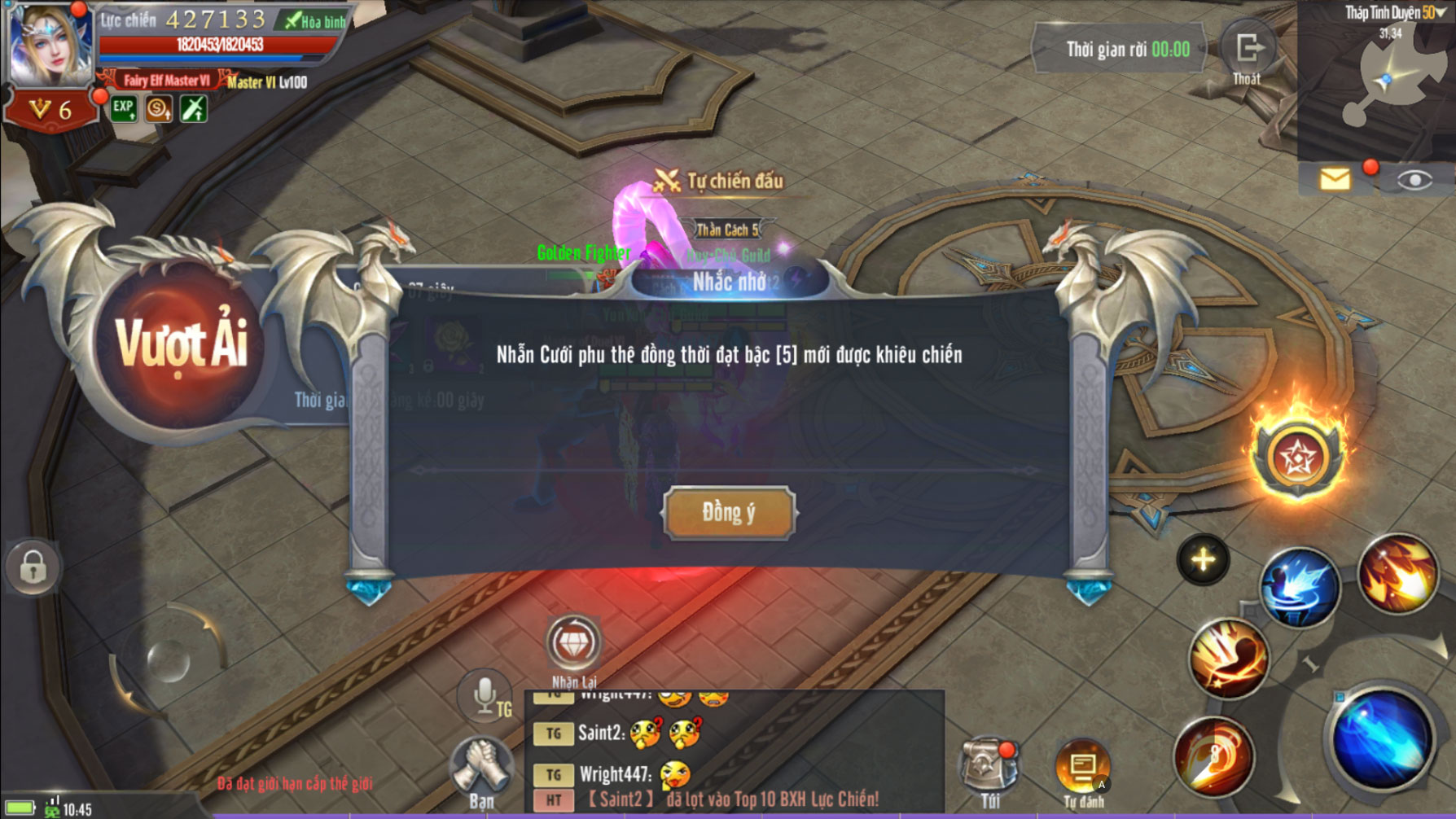1456x819 pixels.
Task: Open the Bạn friends handshake icon
Action: [x=481, y=769]
